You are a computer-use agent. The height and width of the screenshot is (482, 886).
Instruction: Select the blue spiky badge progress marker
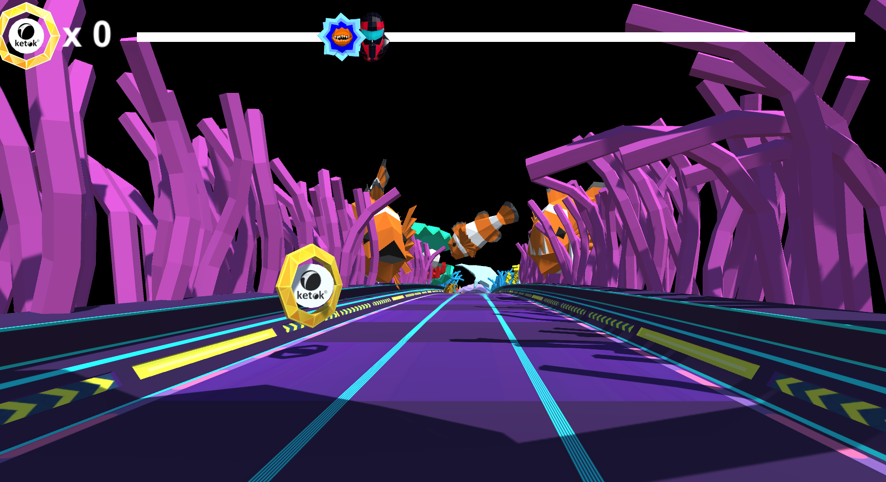click(x=340, y=37)
